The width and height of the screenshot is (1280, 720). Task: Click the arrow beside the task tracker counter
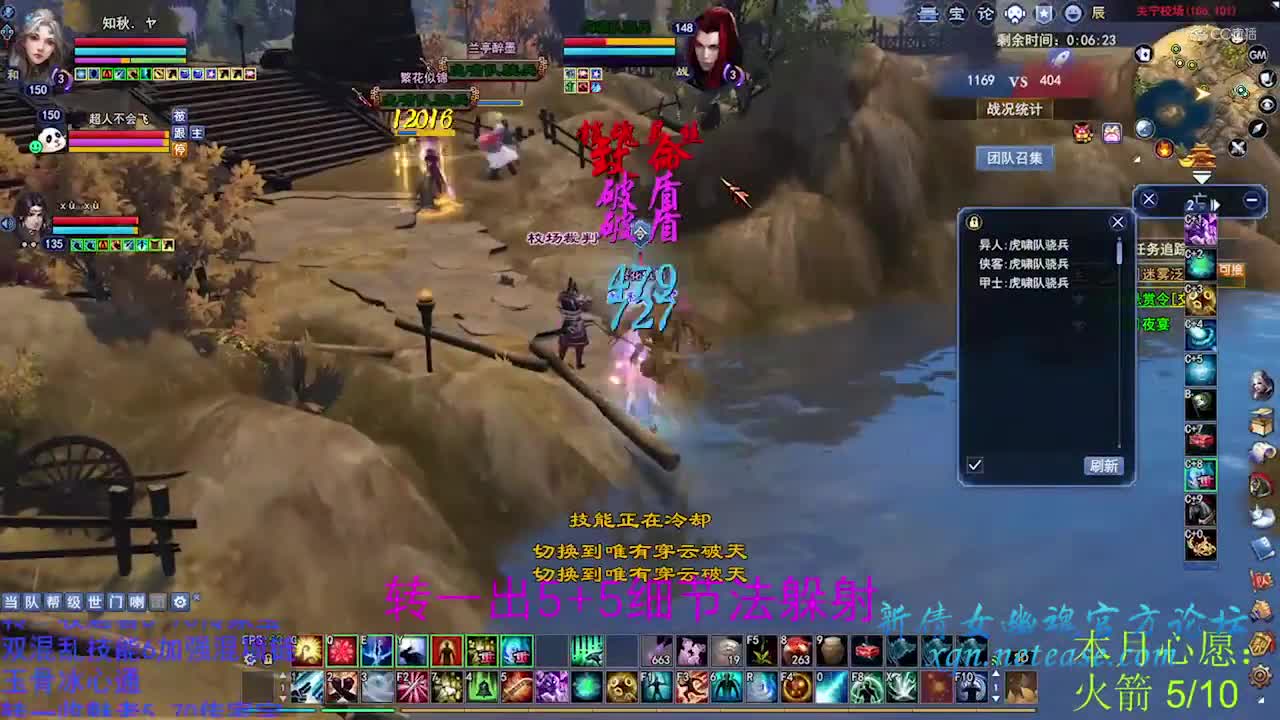click(x=1216, y=203)
